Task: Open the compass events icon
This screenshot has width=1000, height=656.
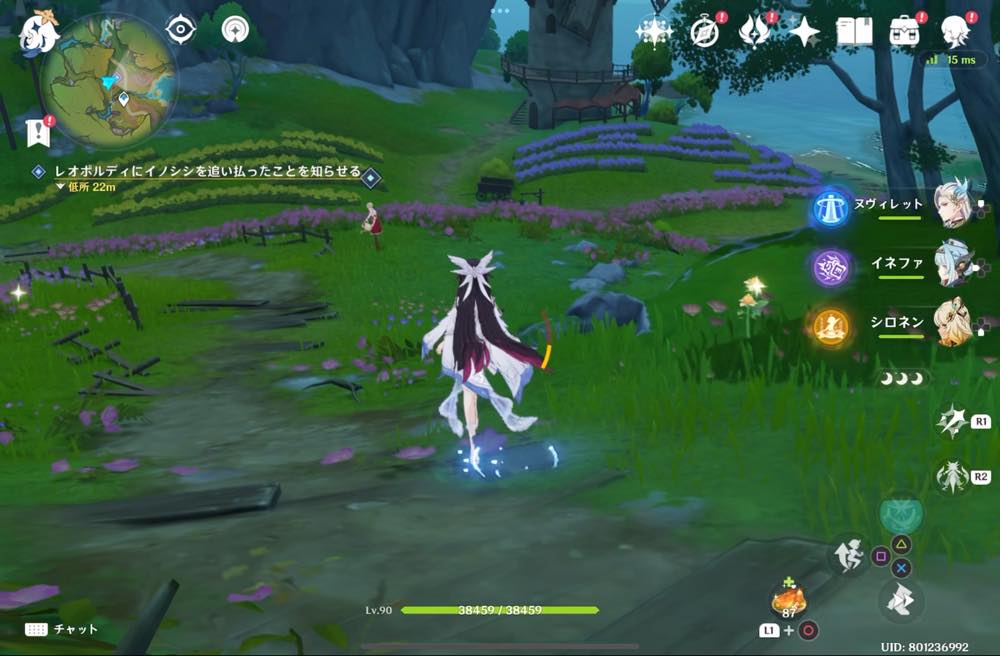Action: click(x=705, y=32)
